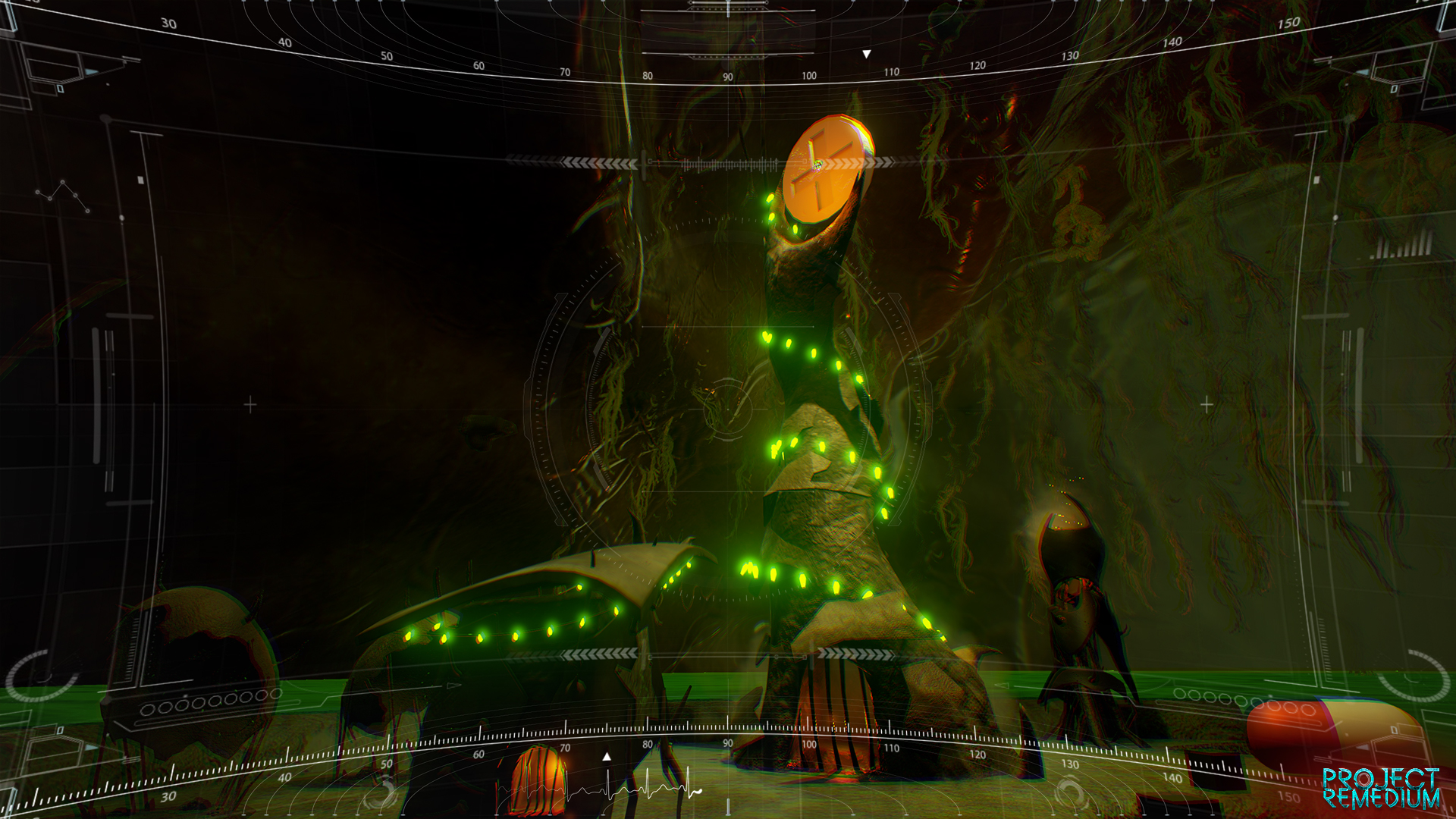Screen dimensions: 1456x819
Task: Select the 90 heading on the top compass
Action: point(726,76)
